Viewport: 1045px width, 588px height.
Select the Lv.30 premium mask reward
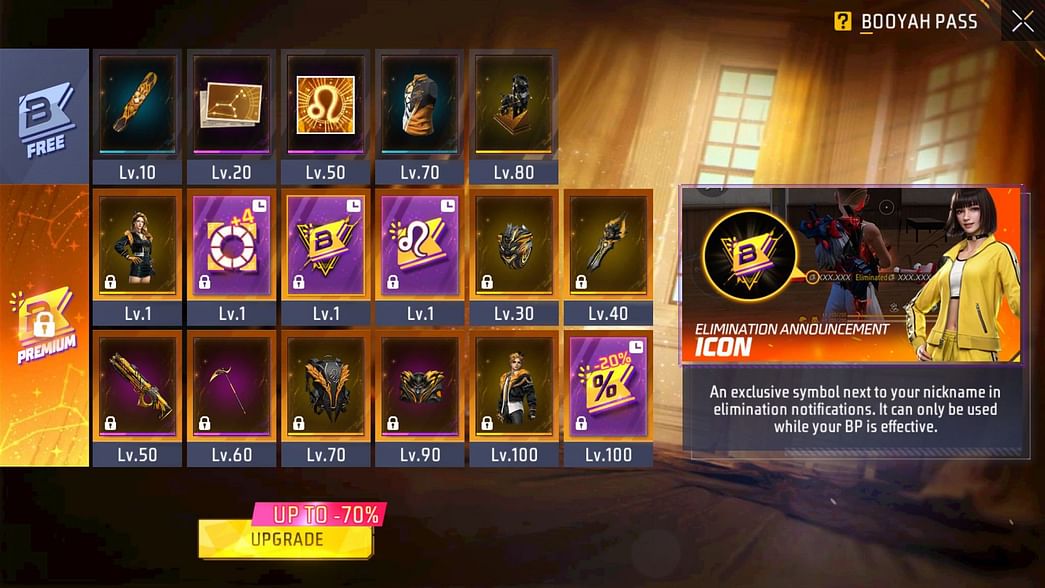pyautogui.click(x=514, y=246)
